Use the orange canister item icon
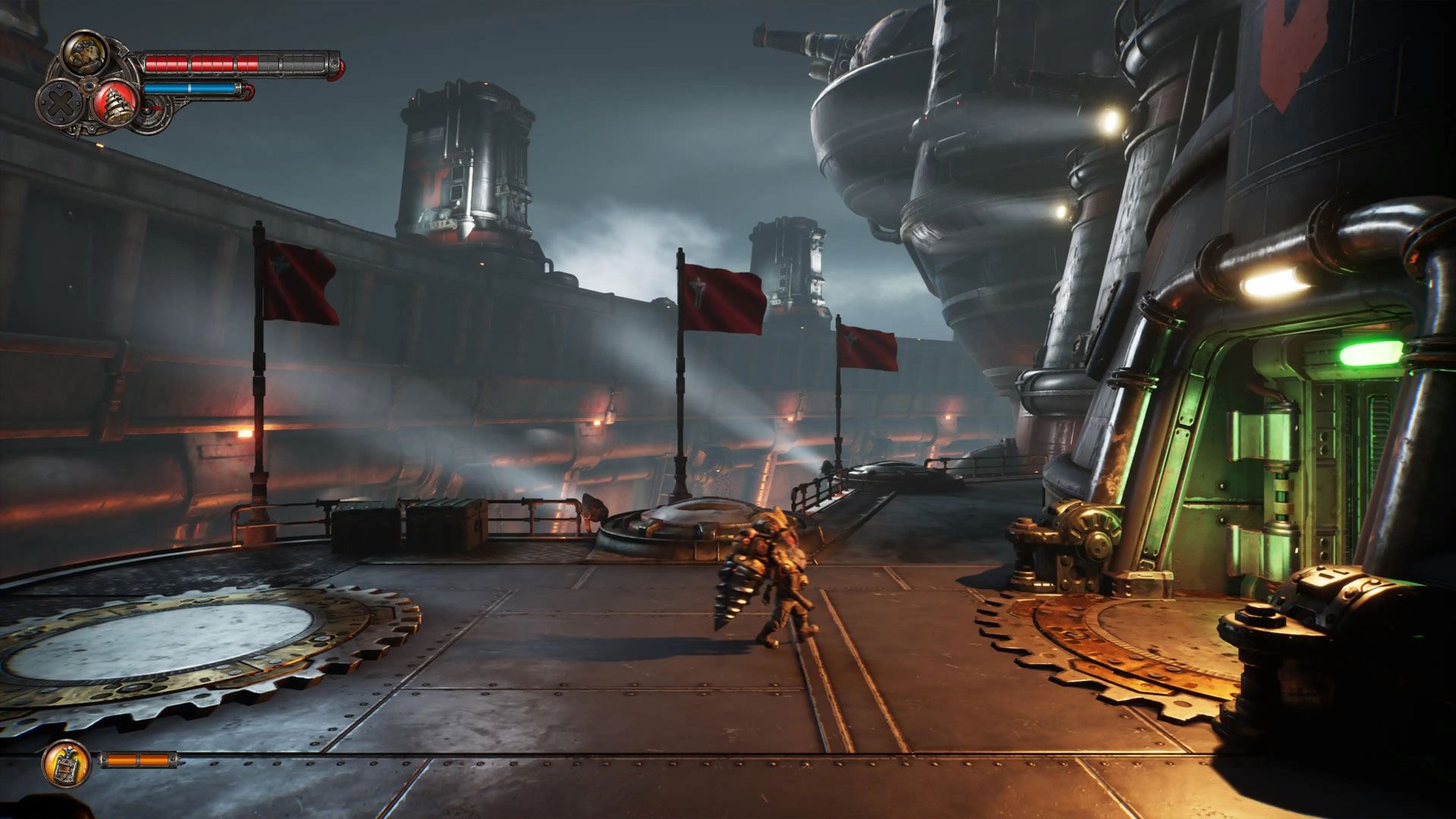Image resolution: width=1456 pixels, height=819 pixels. click(x=66, y=764)
